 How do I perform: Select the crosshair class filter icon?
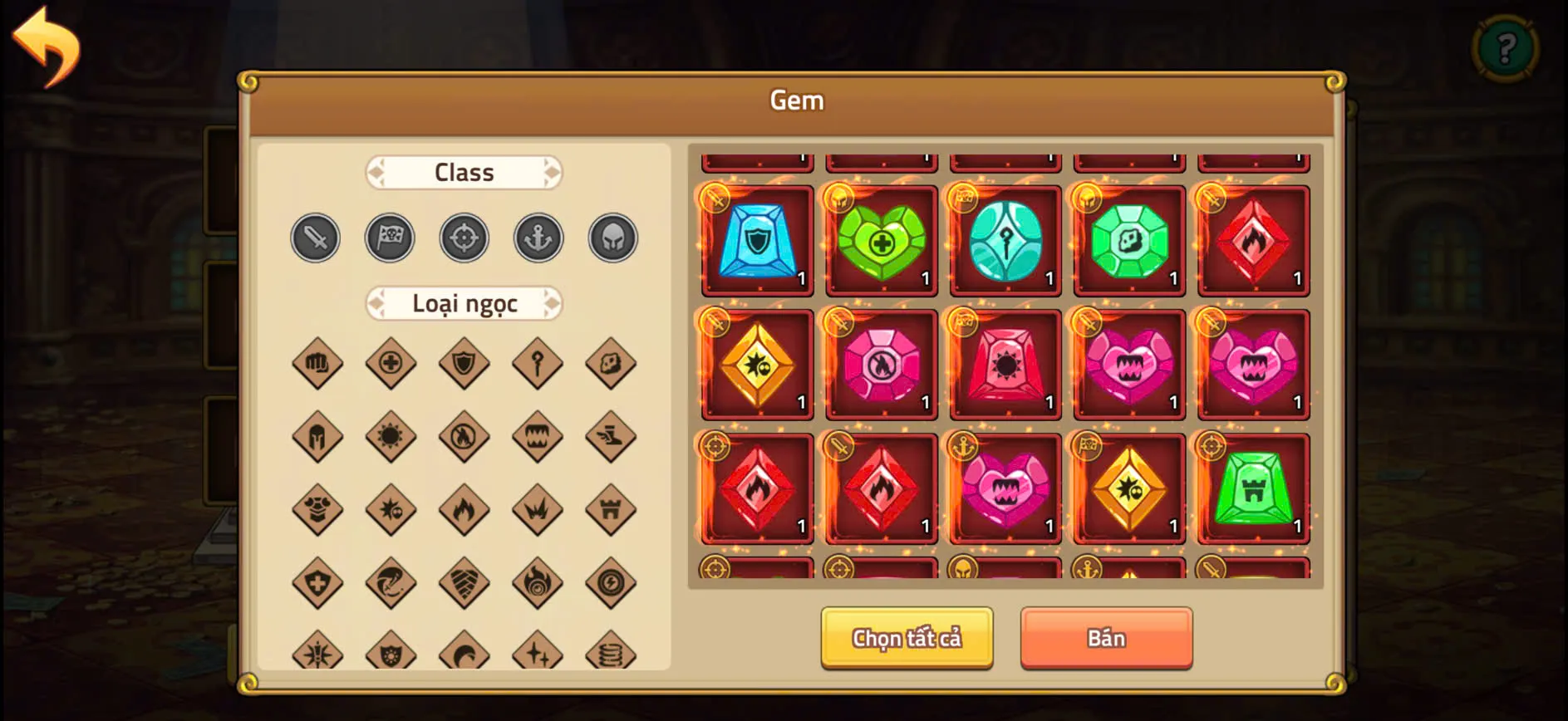tap(464, 238)
